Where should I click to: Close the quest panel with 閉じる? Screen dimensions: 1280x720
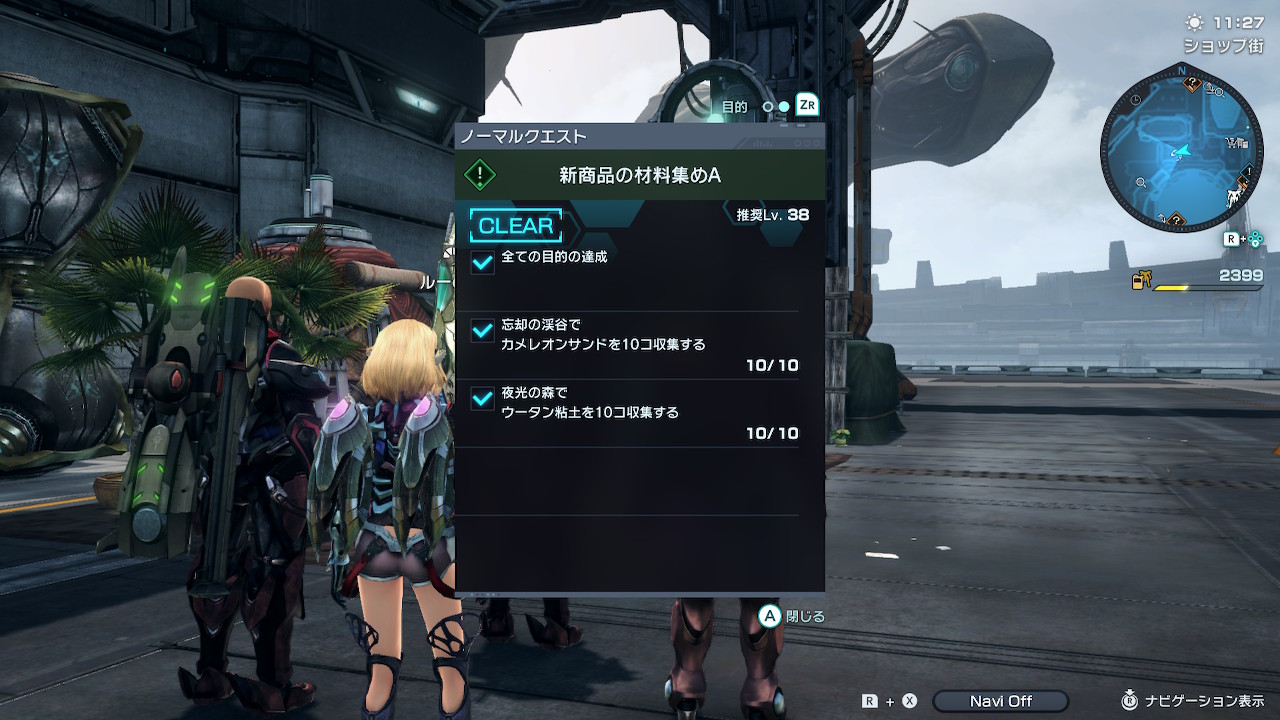[792, 616]
